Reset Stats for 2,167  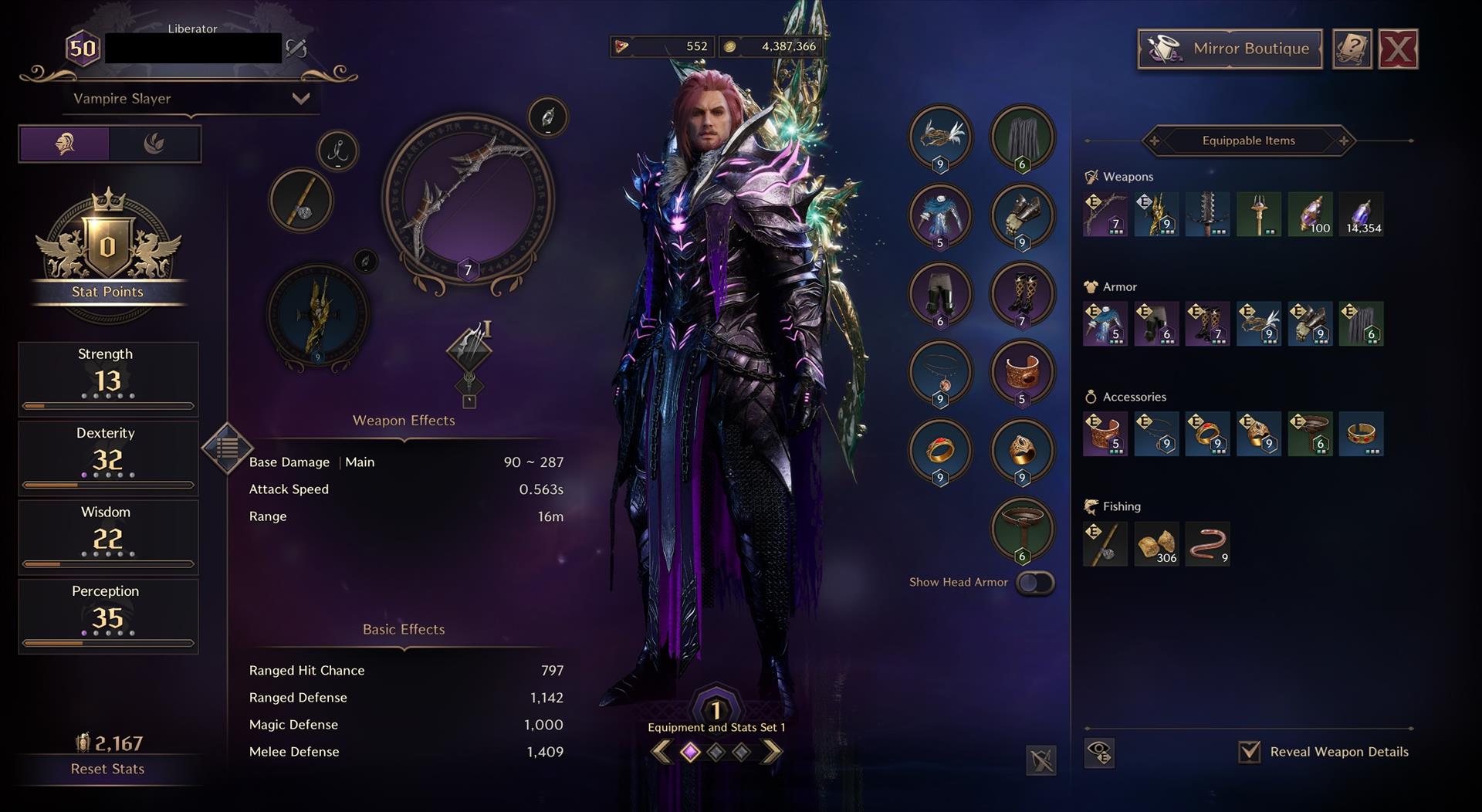tap(107, 769)
